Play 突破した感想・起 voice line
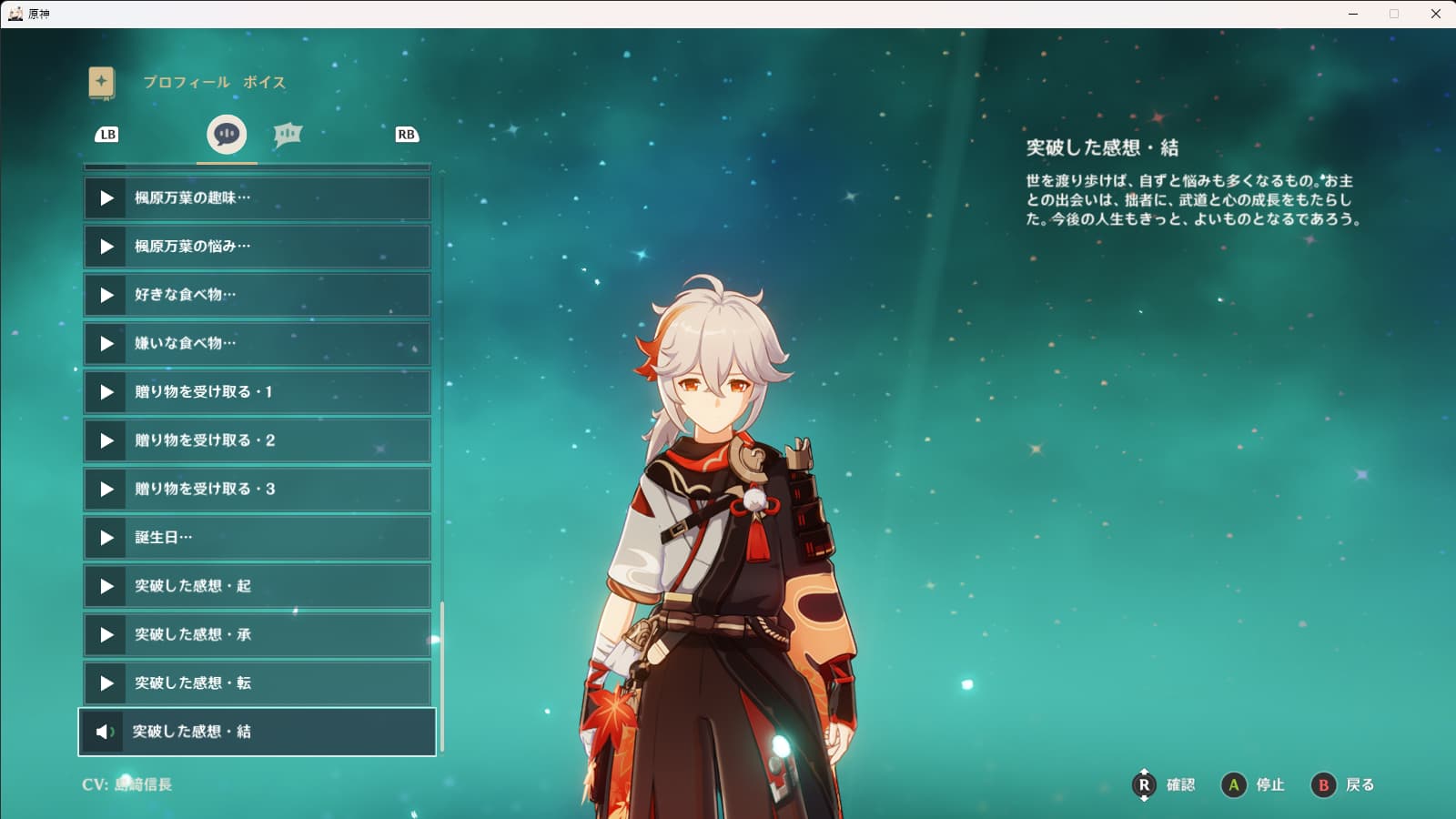The width and height of the screenshot is (1456, 819). pyautogui.click(x=257, y=586)
